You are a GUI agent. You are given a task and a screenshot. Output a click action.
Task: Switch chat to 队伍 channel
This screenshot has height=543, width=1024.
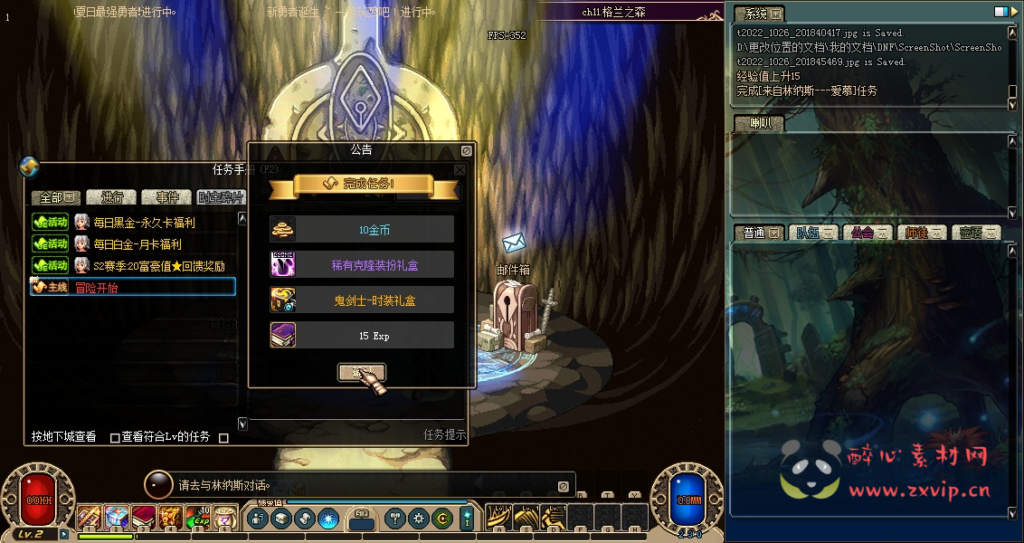click(x=814, y=233)
